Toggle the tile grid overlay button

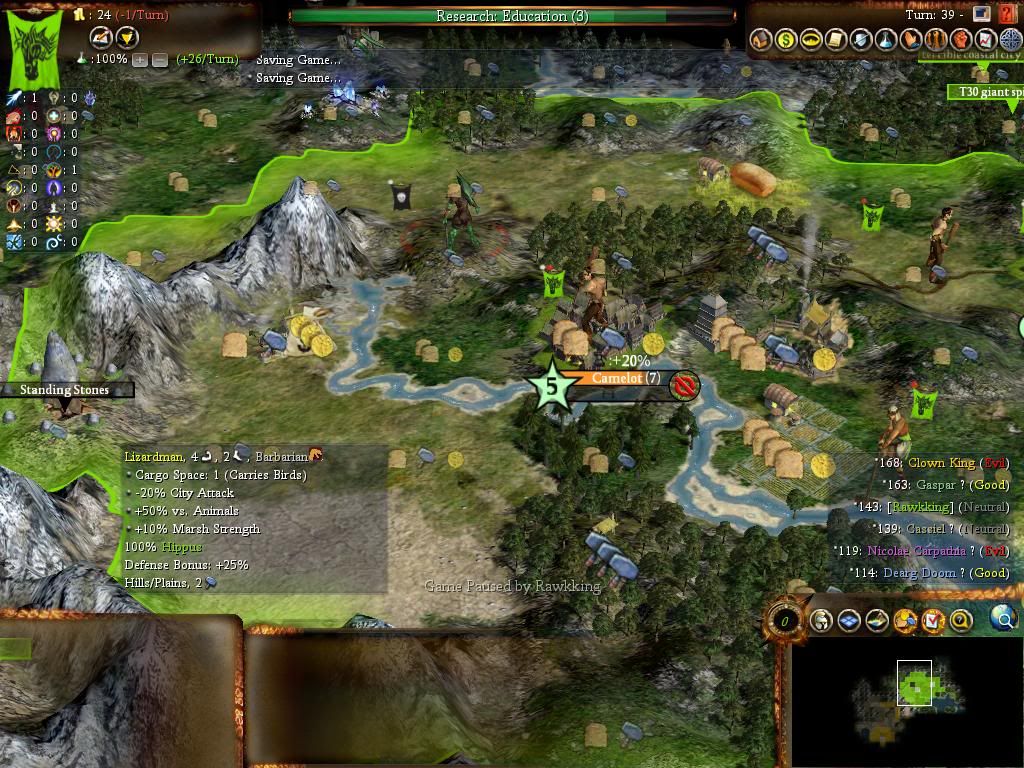(849, 621)
